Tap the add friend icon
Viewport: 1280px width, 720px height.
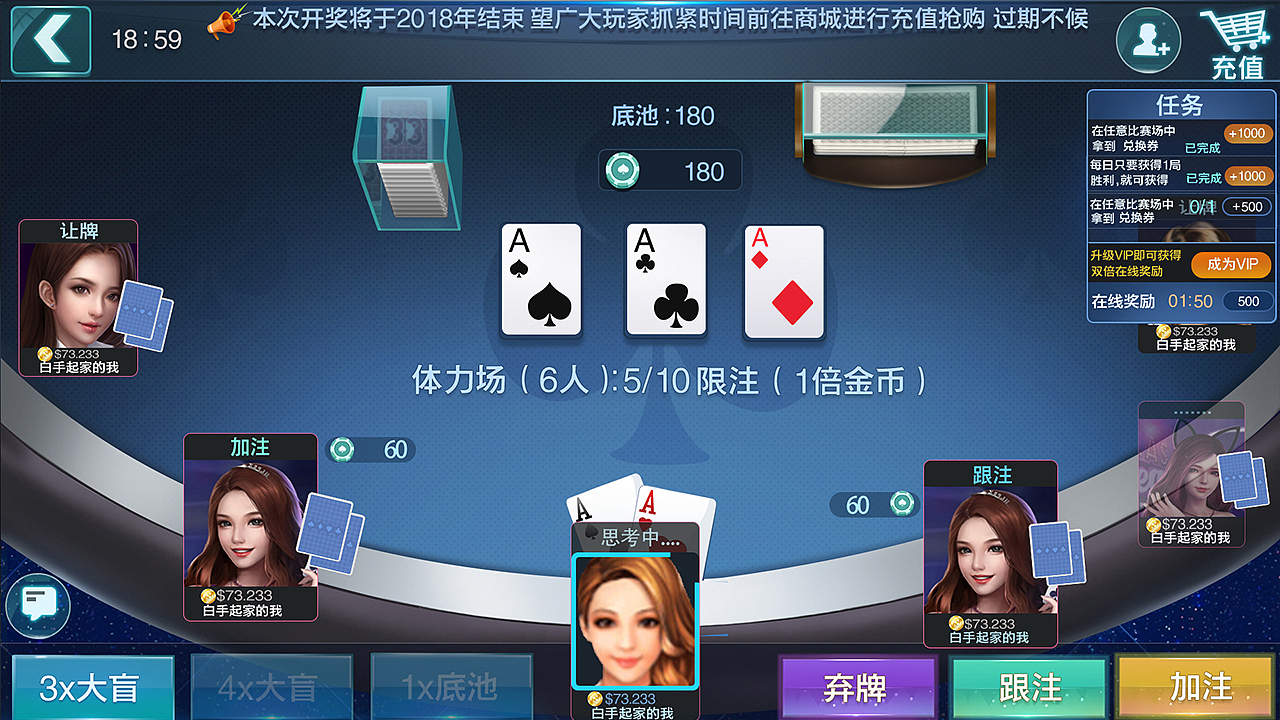[x=1147, y=40]
